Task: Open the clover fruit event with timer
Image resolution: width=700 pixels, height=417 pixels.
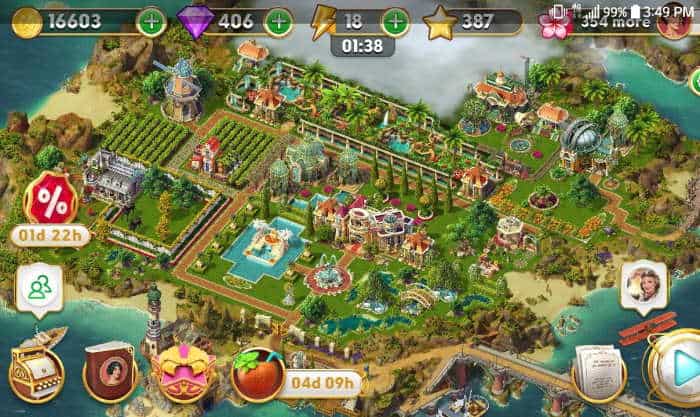Action: (x=257, y=373)
